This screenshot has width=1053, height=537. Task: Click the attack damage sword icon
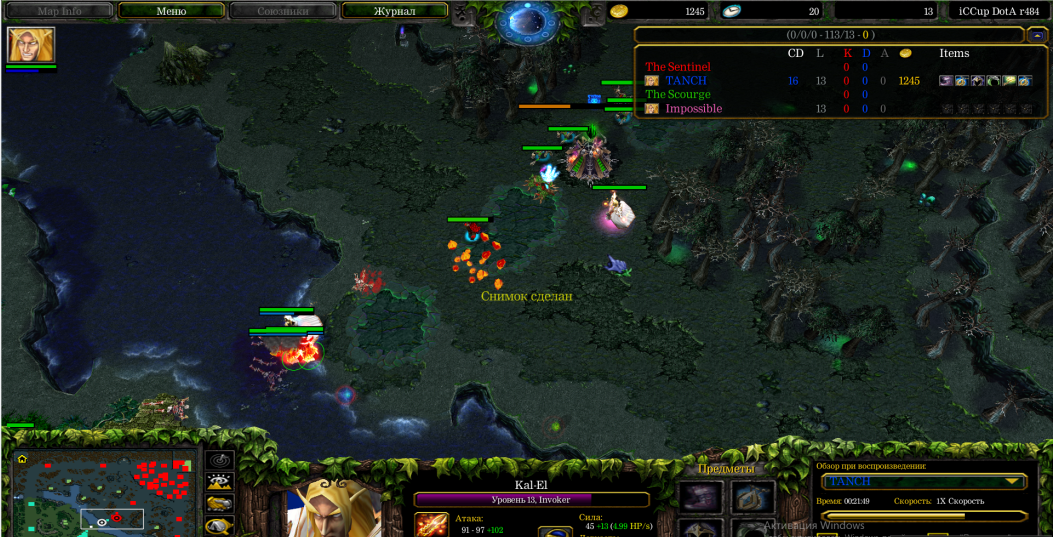tap(432, 524)
